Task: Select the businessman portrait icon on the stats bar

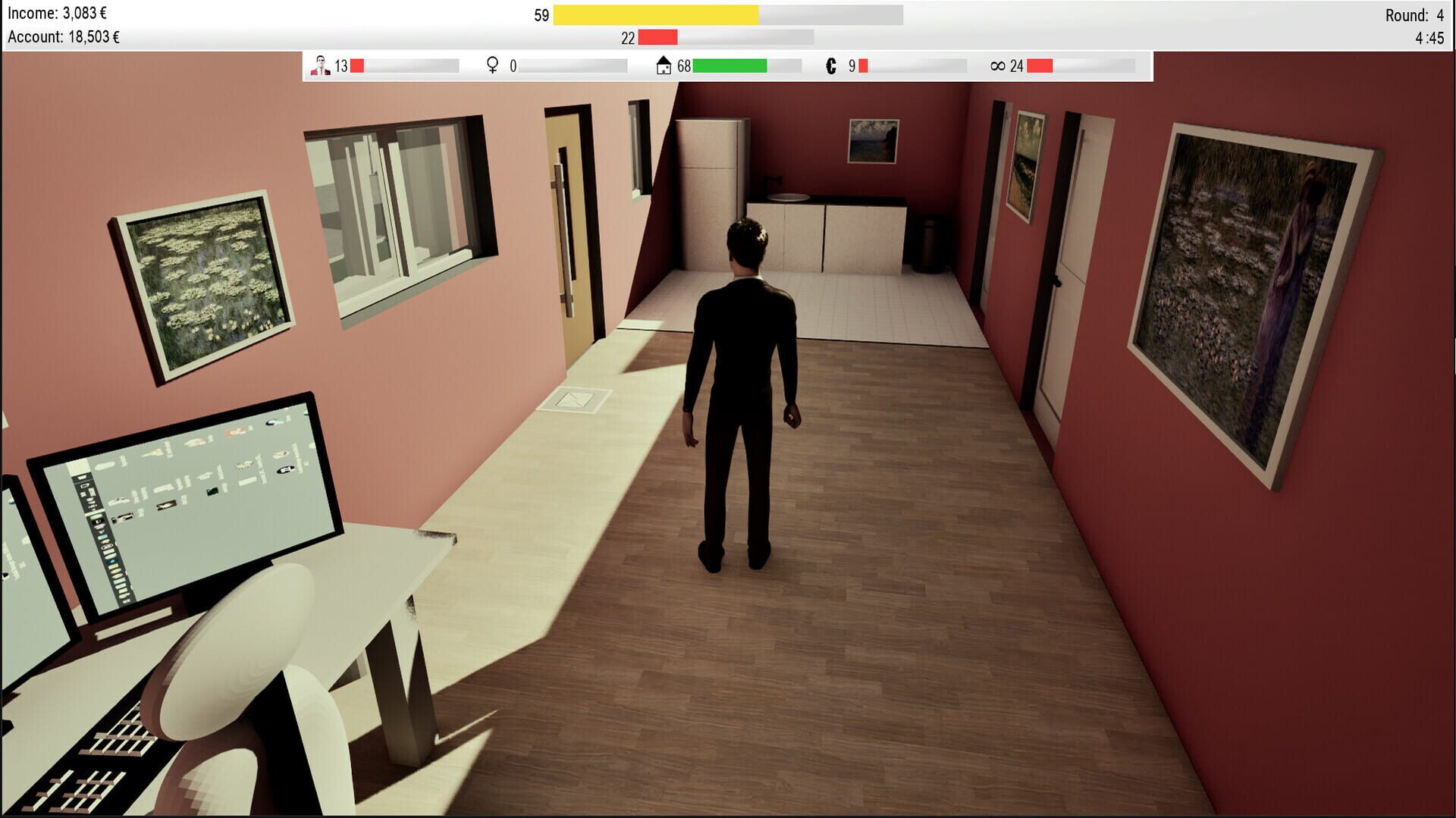Action: (x=321, y=66)
